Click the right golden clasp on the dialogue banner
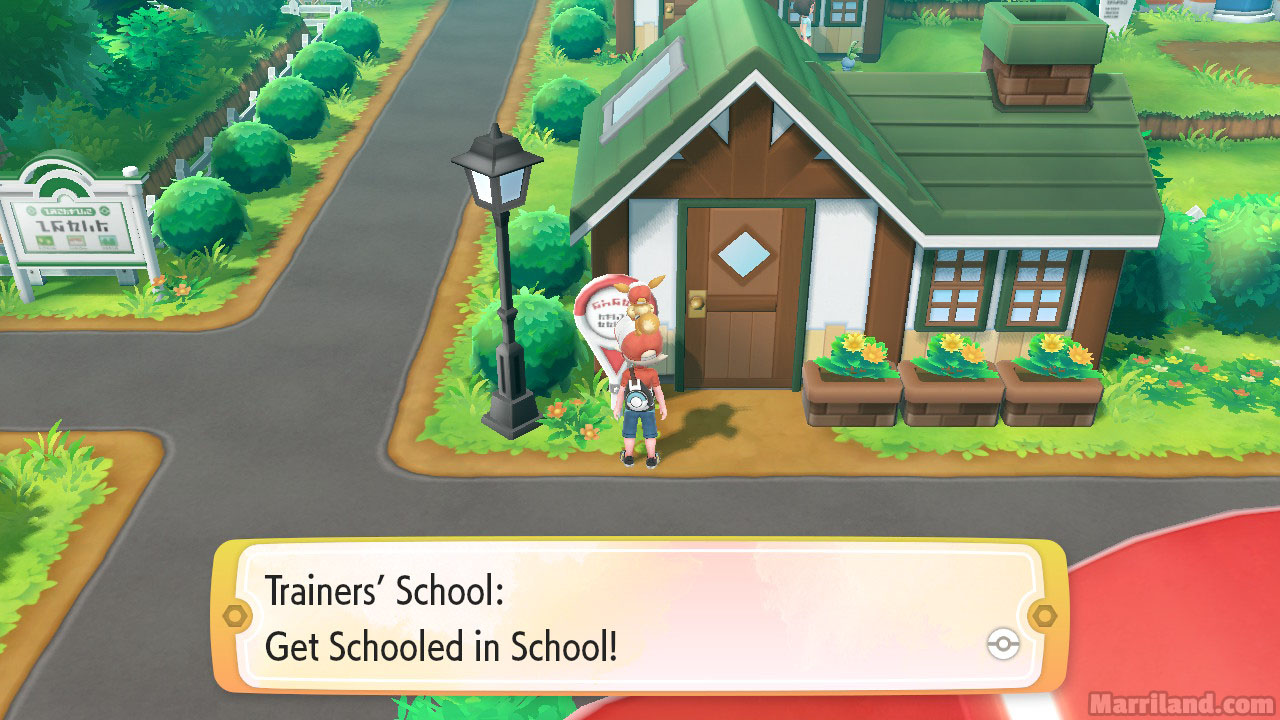Viewport: 1280px width, 720px height. pos(1045,615)
